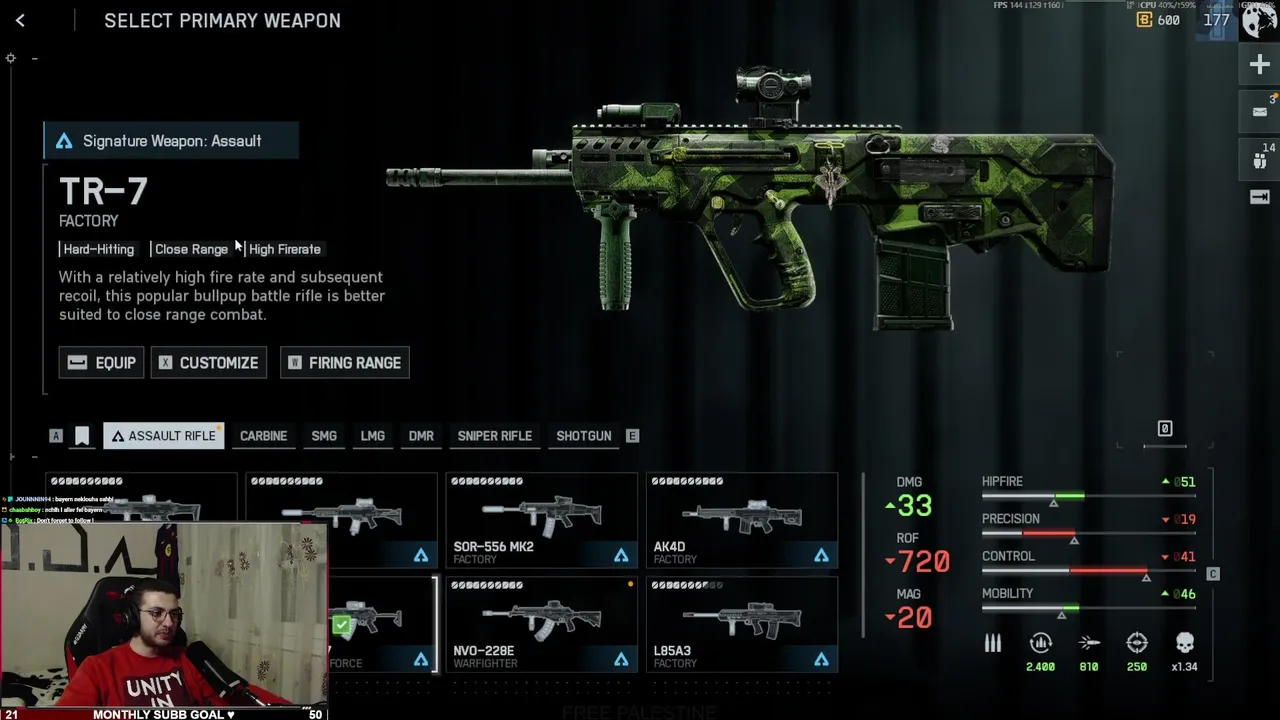
Task: Equip the TR-7 weapon
Action: pyautogui.click(x=101, y=363)
